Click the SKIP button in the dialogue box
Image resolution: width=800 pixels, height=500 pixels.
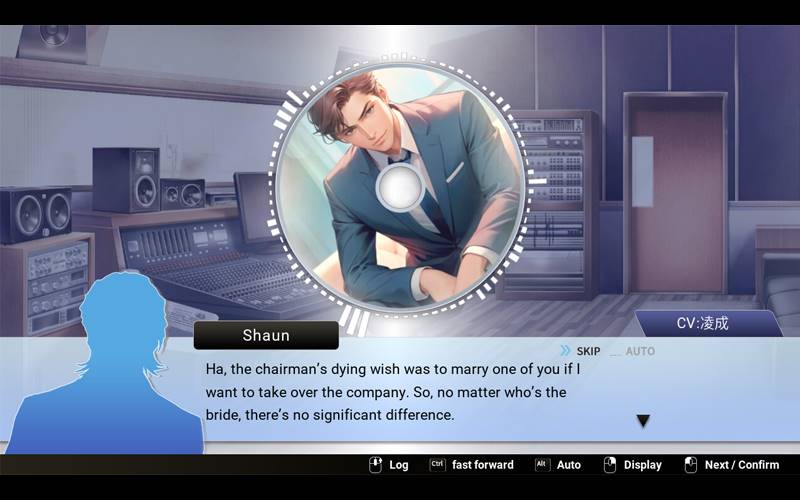pos(581,351)
